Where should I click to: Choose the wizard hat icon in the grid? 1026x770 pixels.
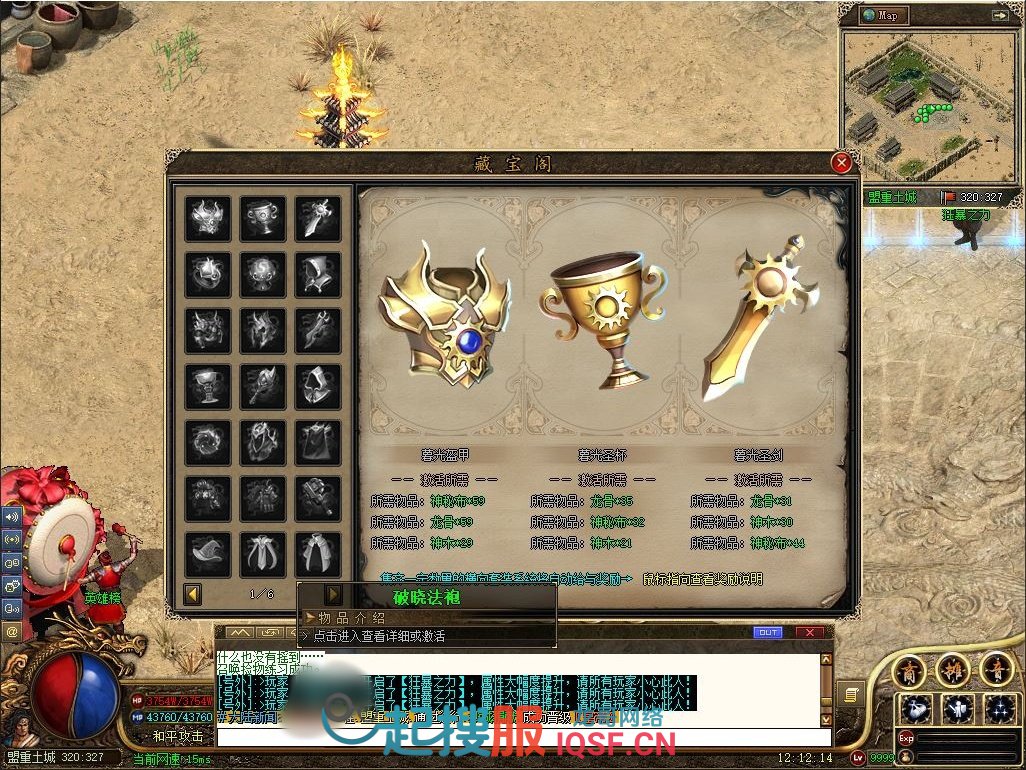pos(208,553)
